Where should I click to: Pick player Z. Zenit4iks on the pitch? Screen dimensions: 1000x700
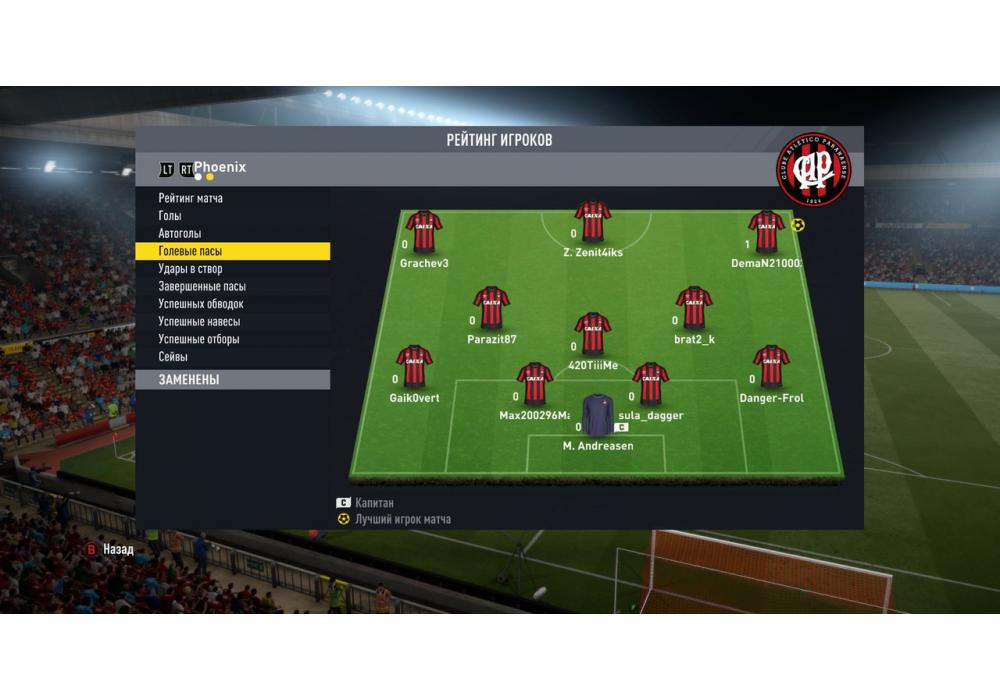point(593,222)
